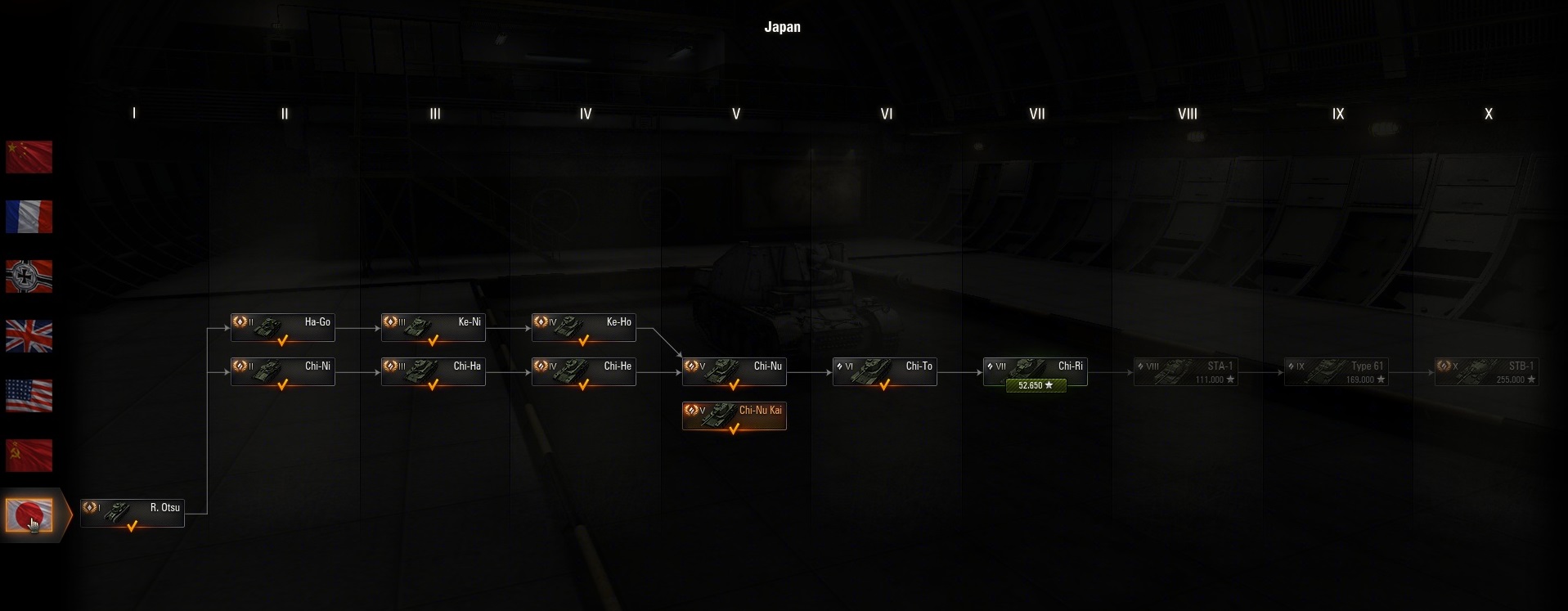Show the USA tech tree
The height and width of the screenshot is (611, 1568).
point(29,396)
